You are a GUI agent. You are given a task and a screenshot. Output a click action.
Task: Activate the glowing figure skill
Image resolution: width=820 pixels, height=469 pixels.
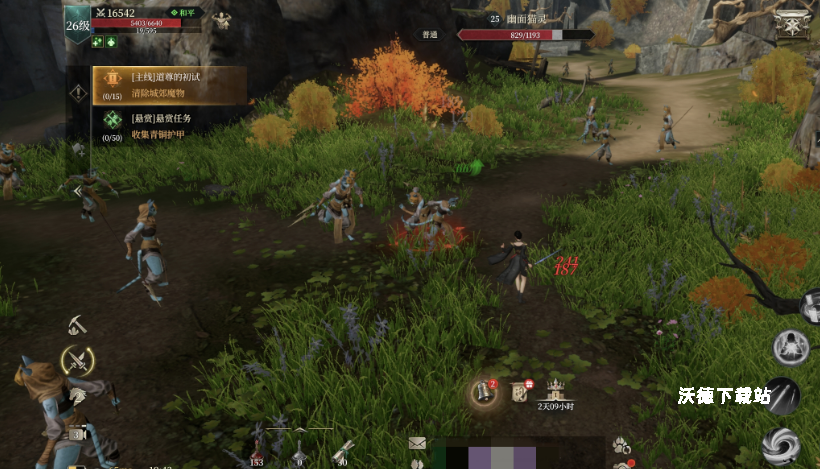pos(791,347)
